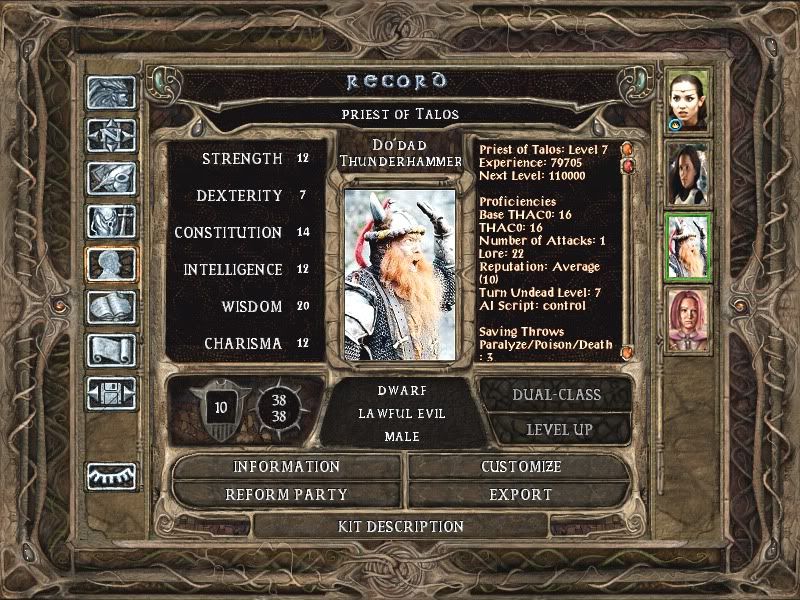The width and height of the screenshot is (800, 600).
Task: Click the Customize button
Action: coord(521,467)
